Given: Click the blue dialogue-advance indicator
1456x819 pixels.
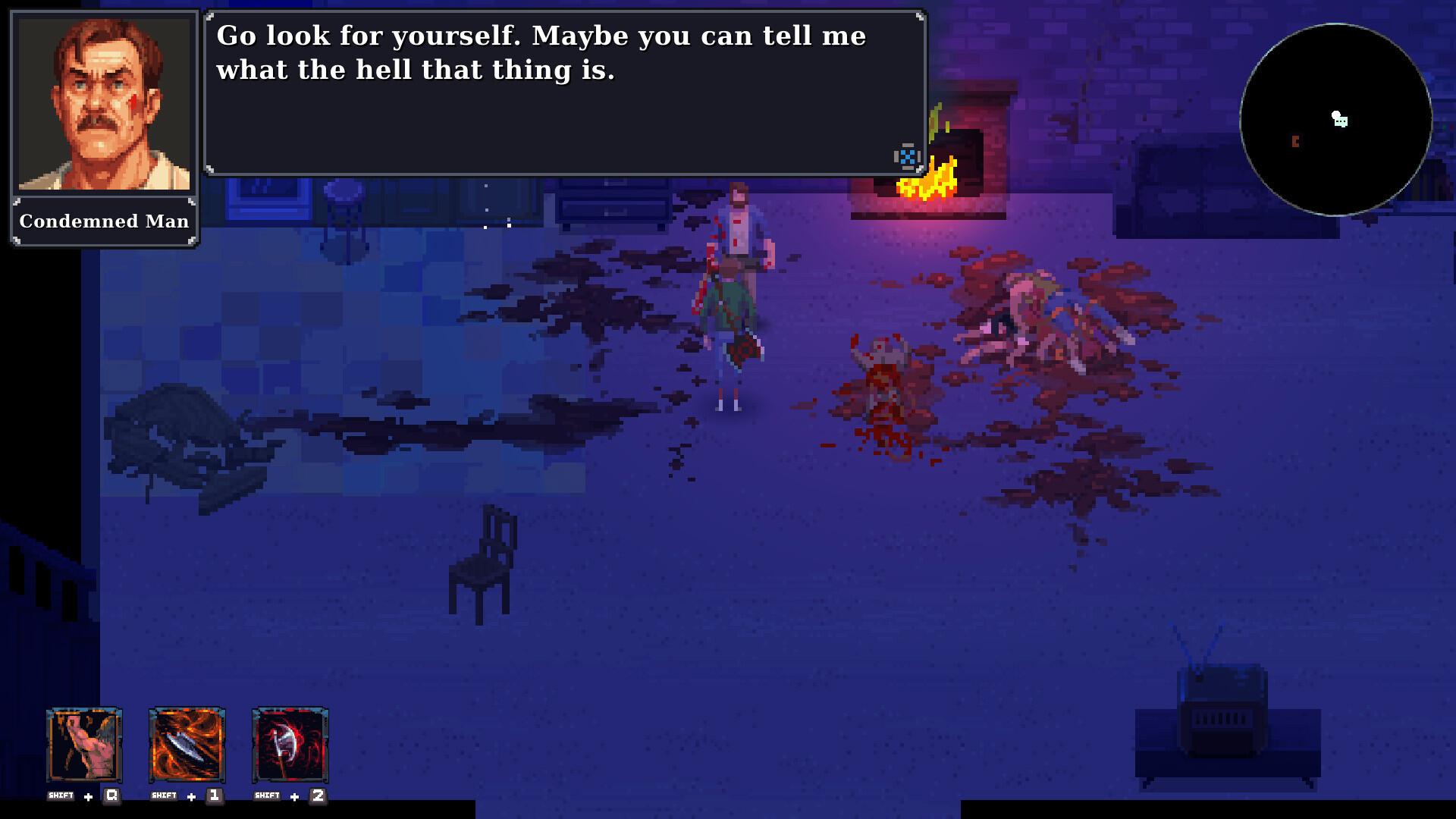Looking at the screenshot, I should click(907, 157).
